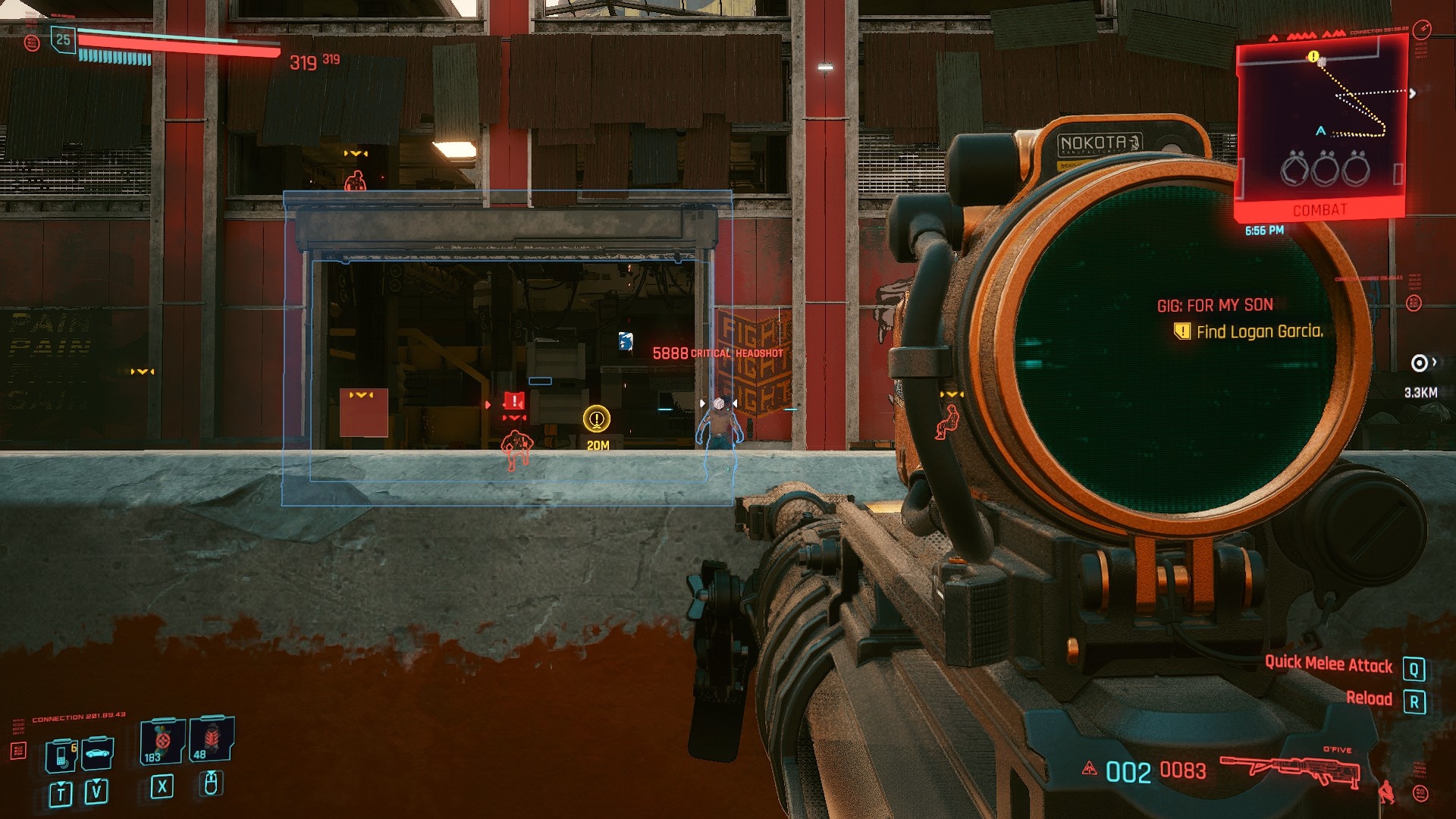Click the level 25 badge
The height and width of the screenshot is (819, 1456).
coord(63,39)
